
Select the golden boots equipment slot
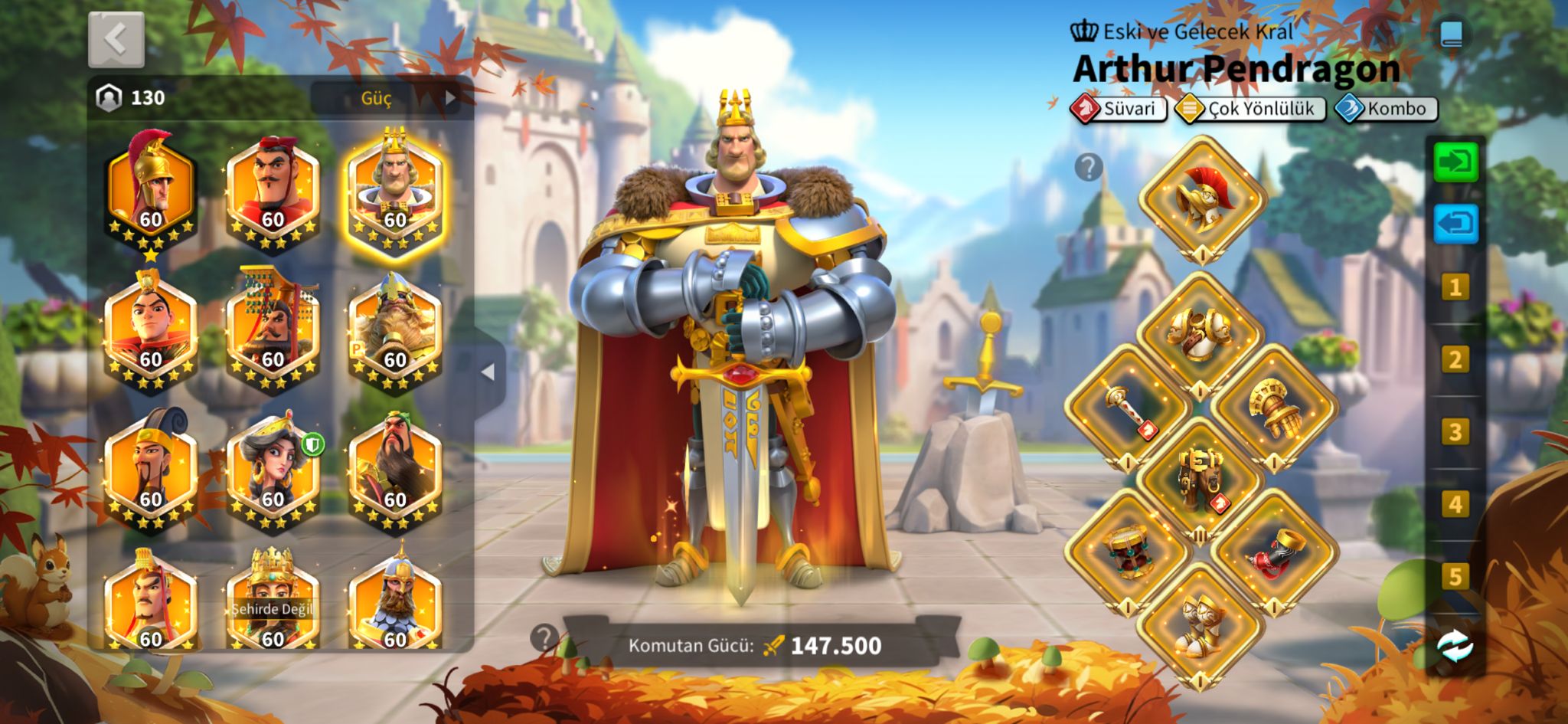[1200, 626]
